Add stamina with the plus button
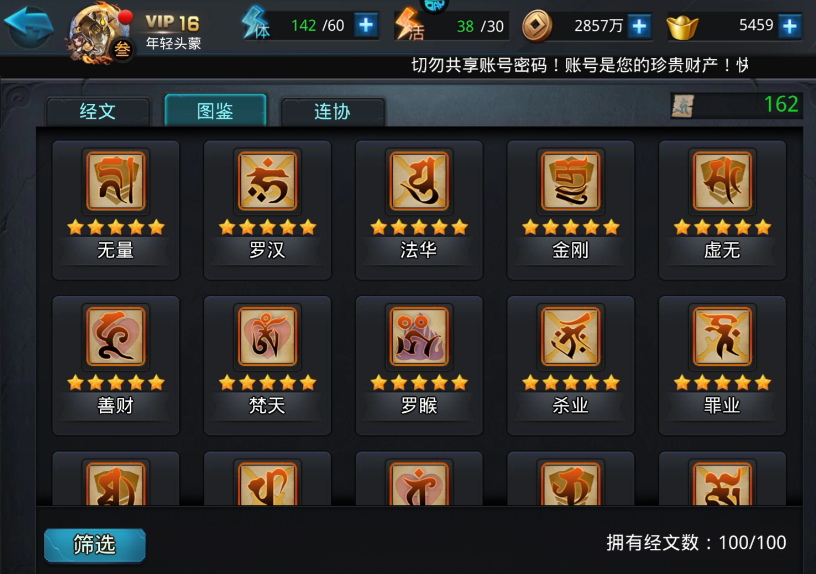Screen dimensions: 816x574 click(367, 25)
